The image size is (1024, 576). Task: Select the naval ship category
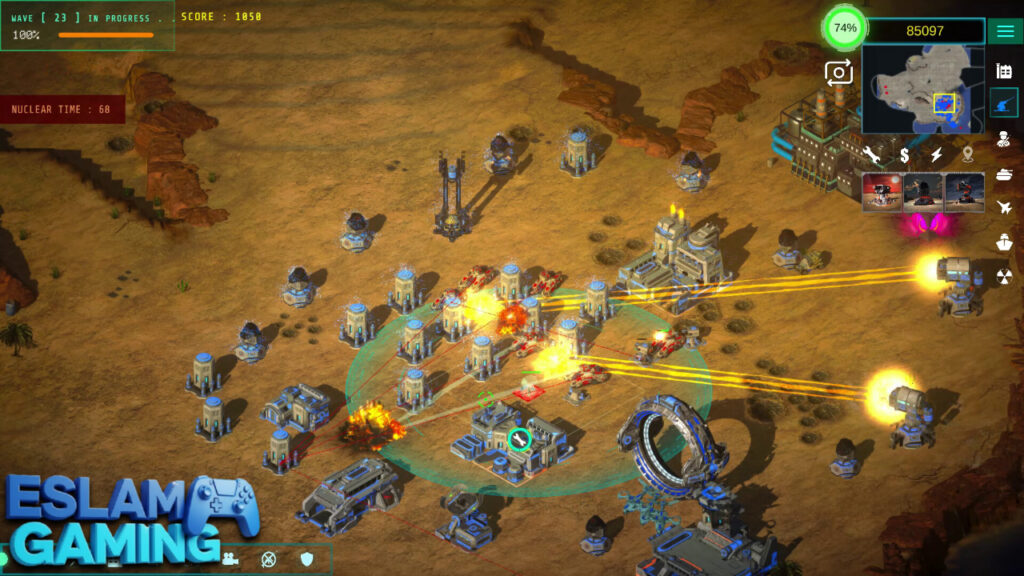coord(1005,242)
